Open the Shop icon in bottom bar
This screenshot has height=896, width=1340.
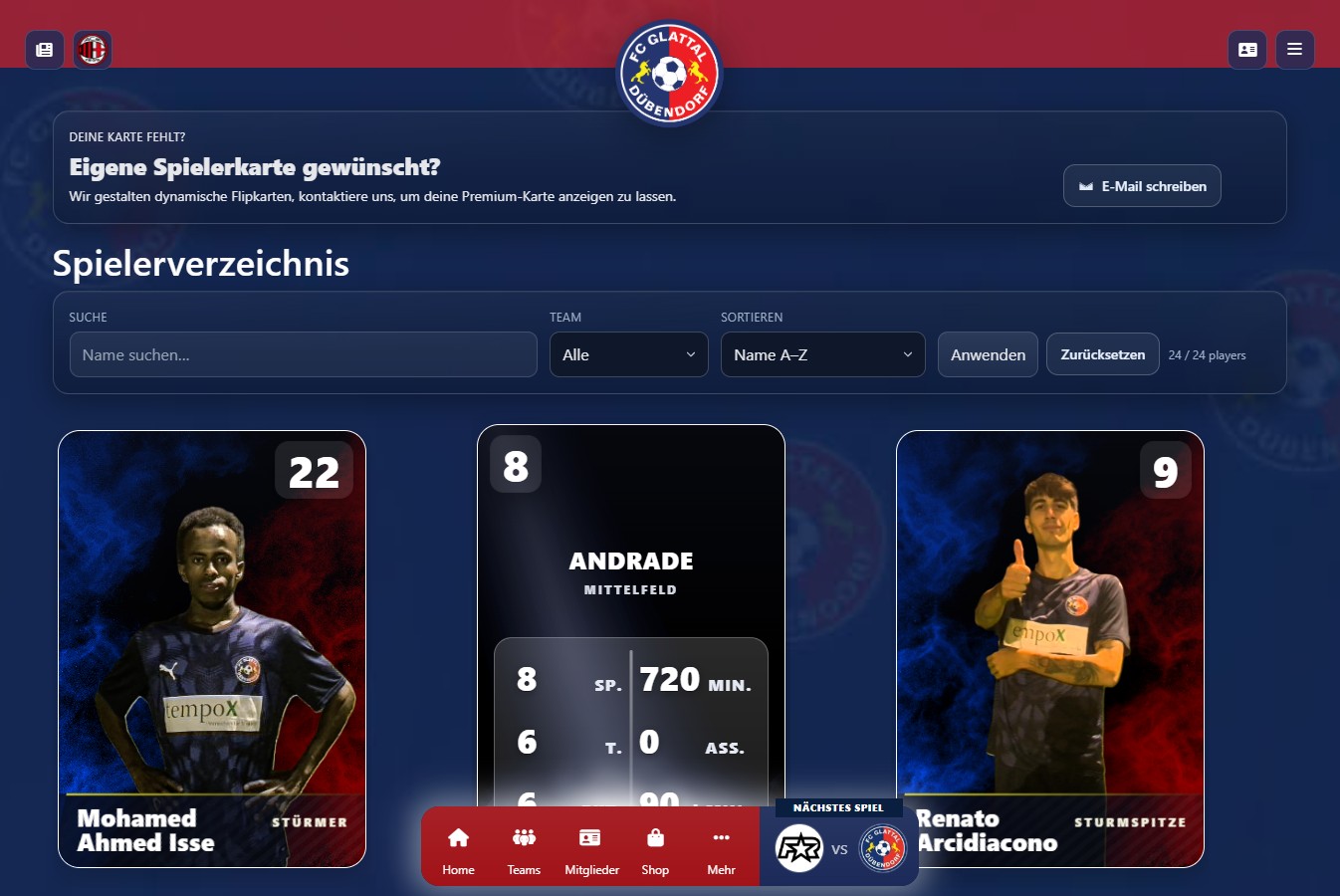point(655,839)
